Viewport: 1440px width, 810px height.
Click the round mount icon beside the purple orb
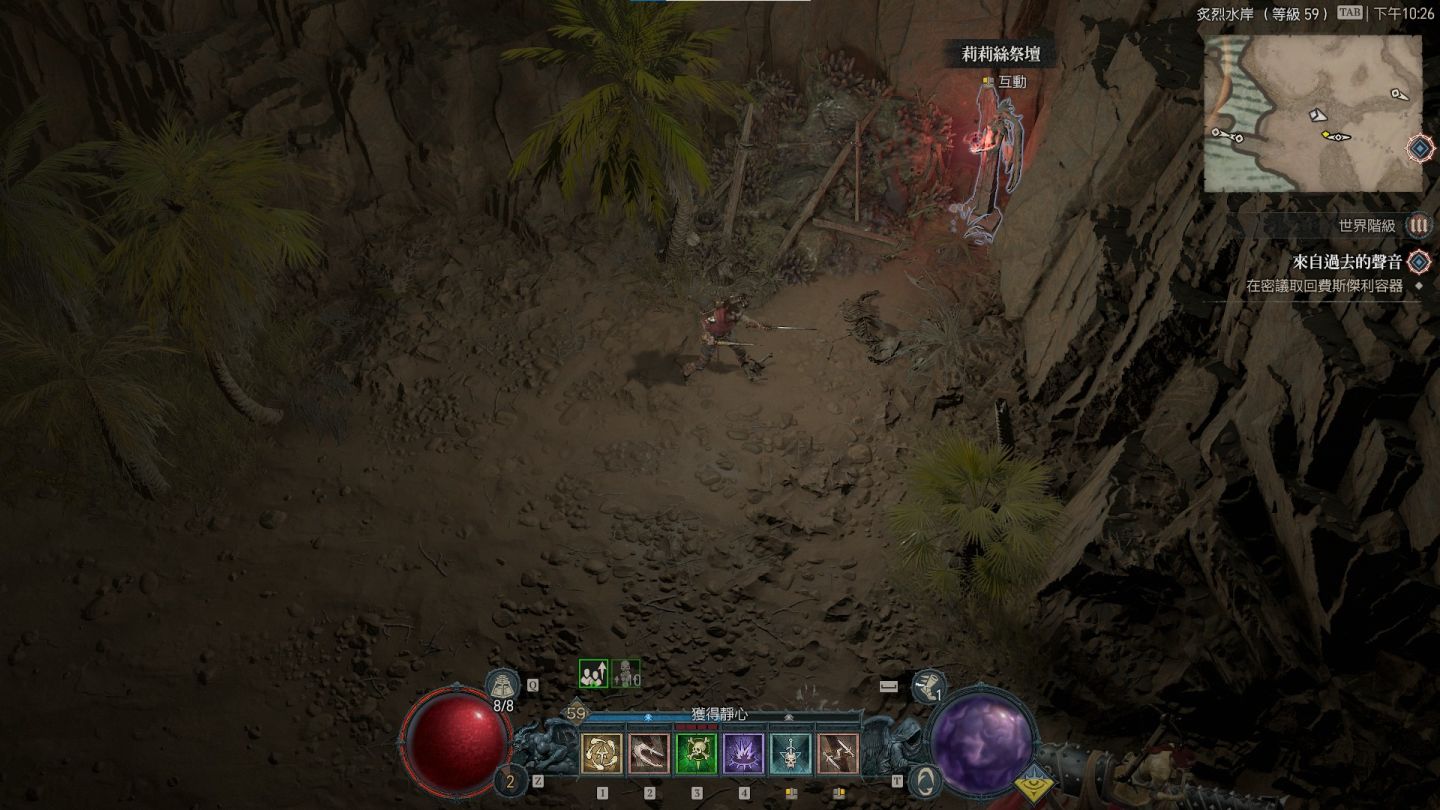[925, 780]
